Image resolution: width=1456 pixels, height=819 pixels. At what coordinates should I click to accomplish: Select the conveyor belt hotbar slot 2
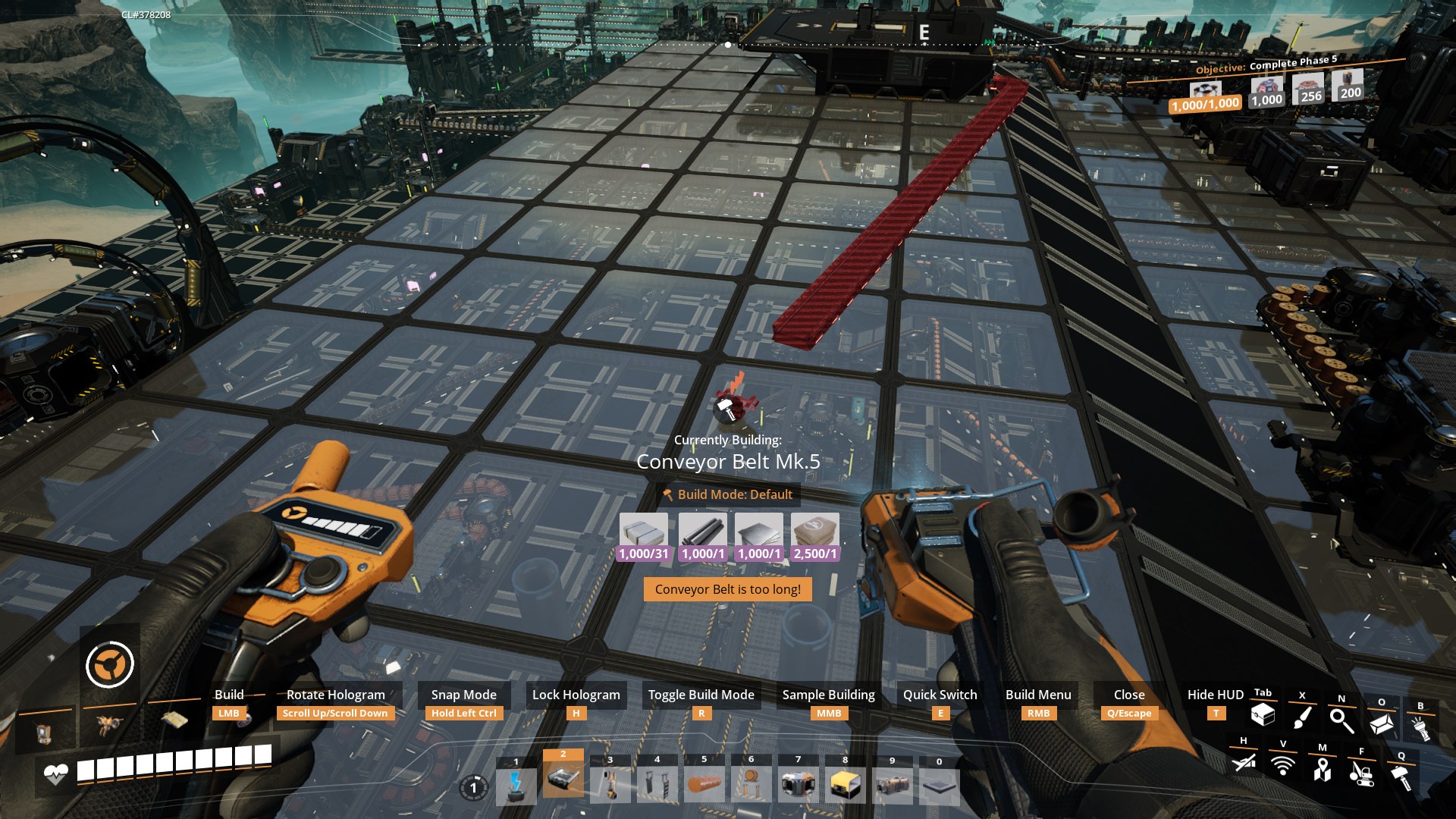563,779
